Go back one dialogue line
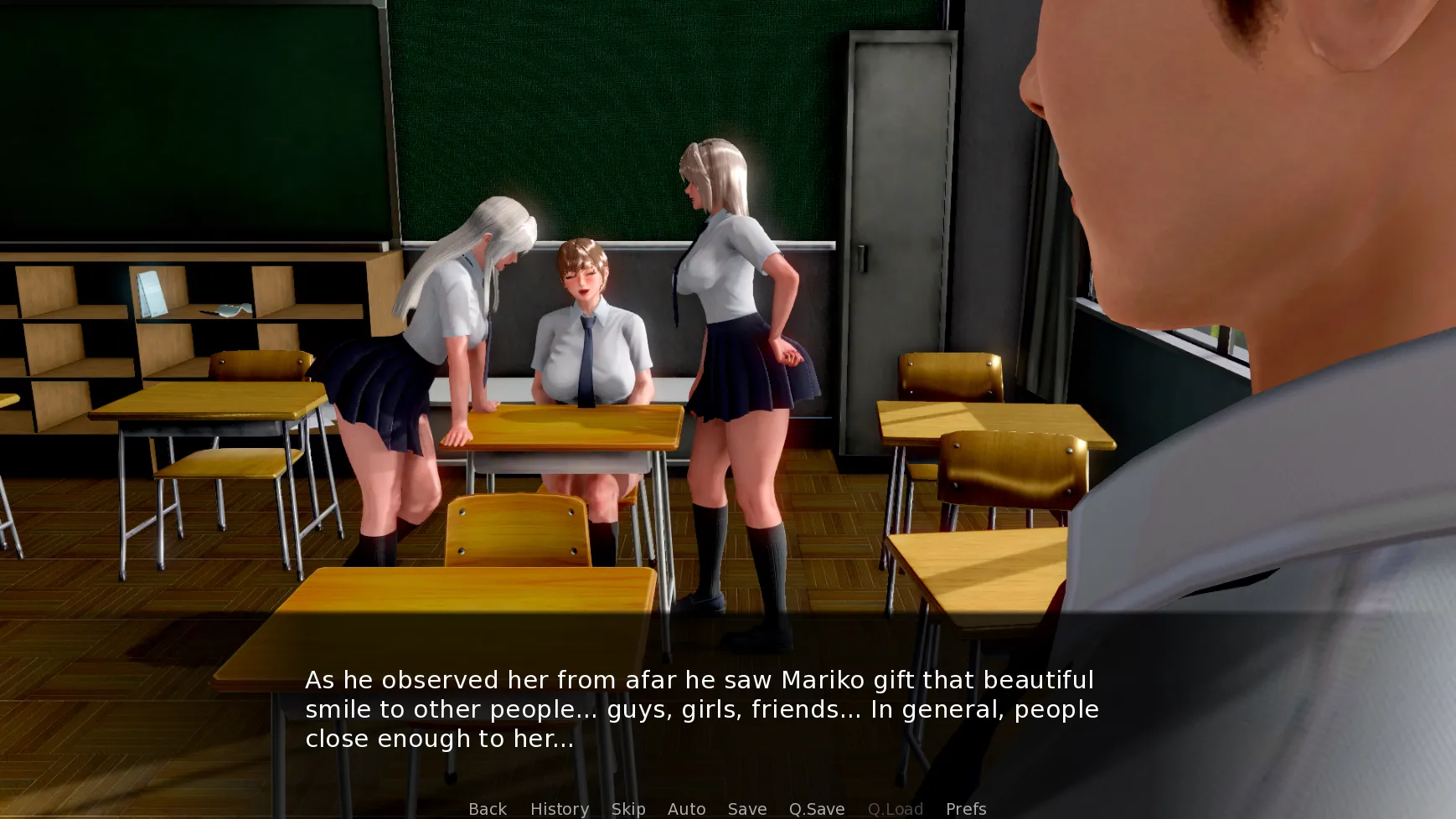Screen dimensions: 1456x819 (x=488, y=808)
